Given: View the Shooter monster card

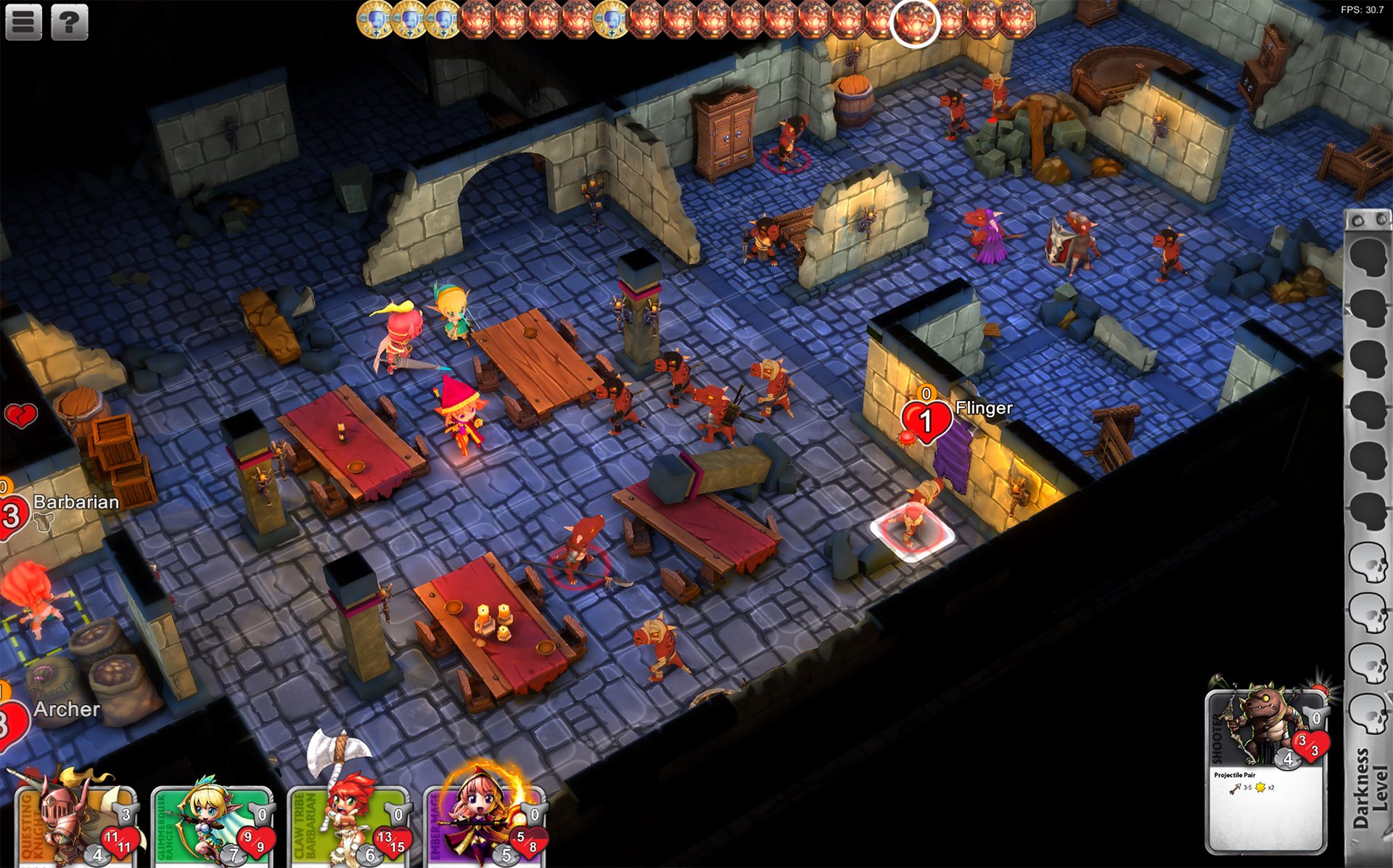Looking at the screenshot, I should (1266, 772).
